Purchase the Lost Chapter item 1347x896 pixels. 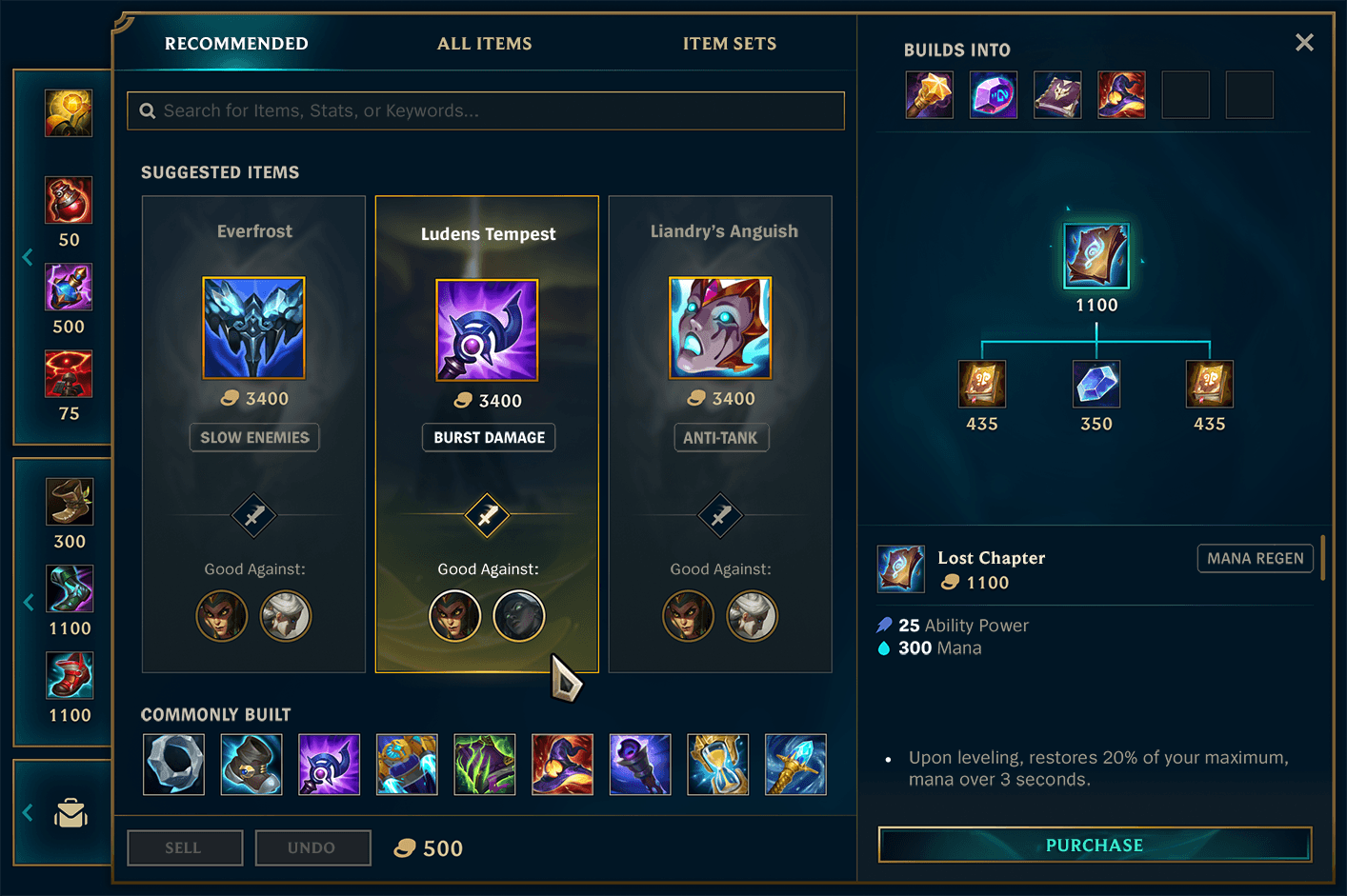[1095, 845]
